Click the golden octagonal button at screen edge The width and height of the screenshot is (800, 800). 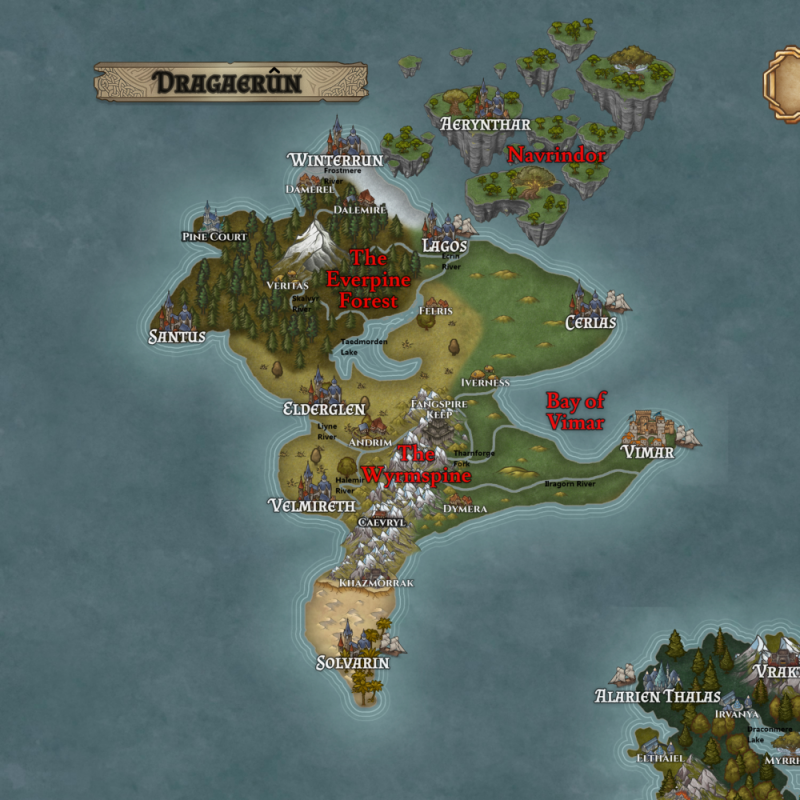click(782, 83)
